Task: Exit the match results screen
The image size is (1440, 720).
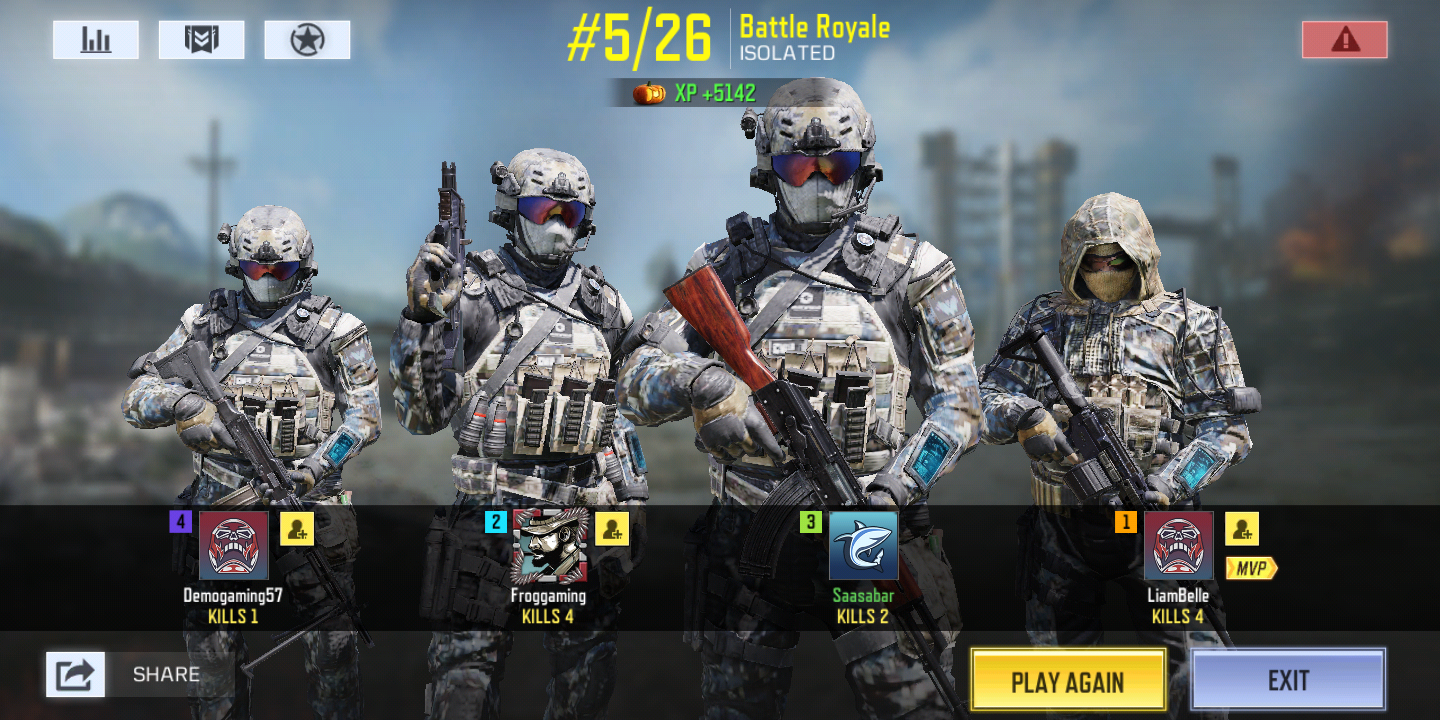Action: (x=1288, y=680)
